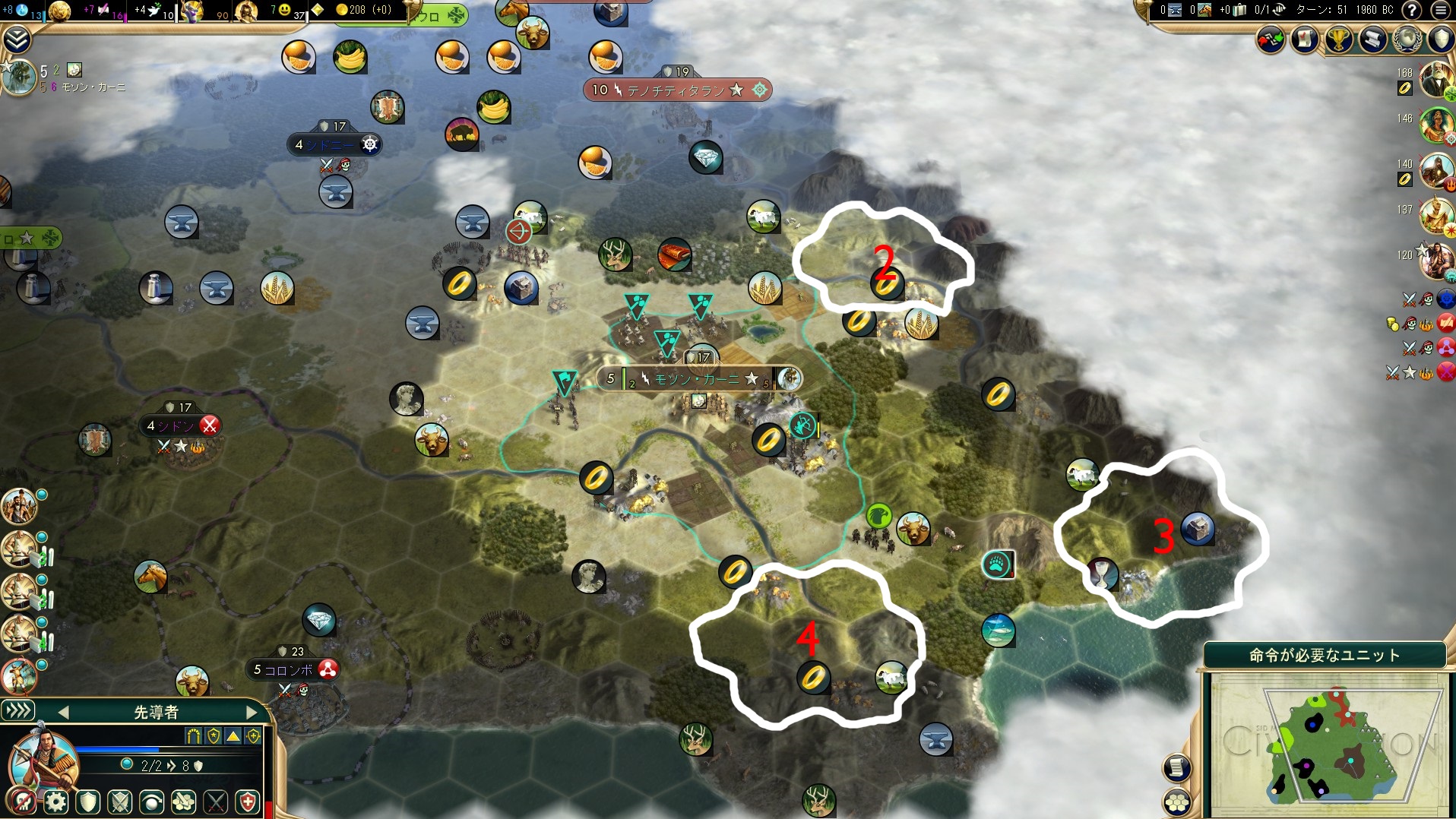Toggle the hex grid map option button
Viewport: 1456px width, 819px height.
[1177, 802]
